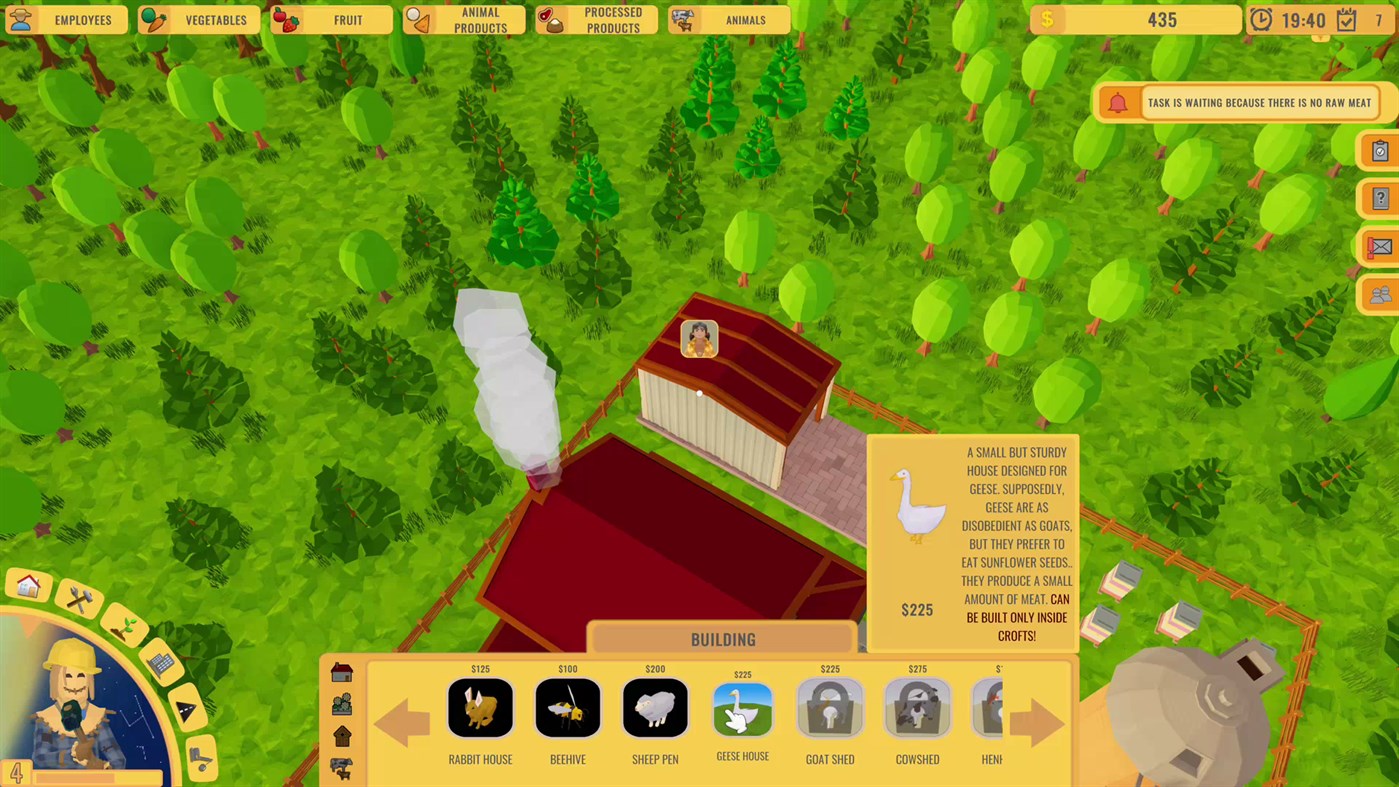The width and height of the screenshot is (1399, 787).
Task: Open the tasks clipboard panel
Action: click(1379, 150)
